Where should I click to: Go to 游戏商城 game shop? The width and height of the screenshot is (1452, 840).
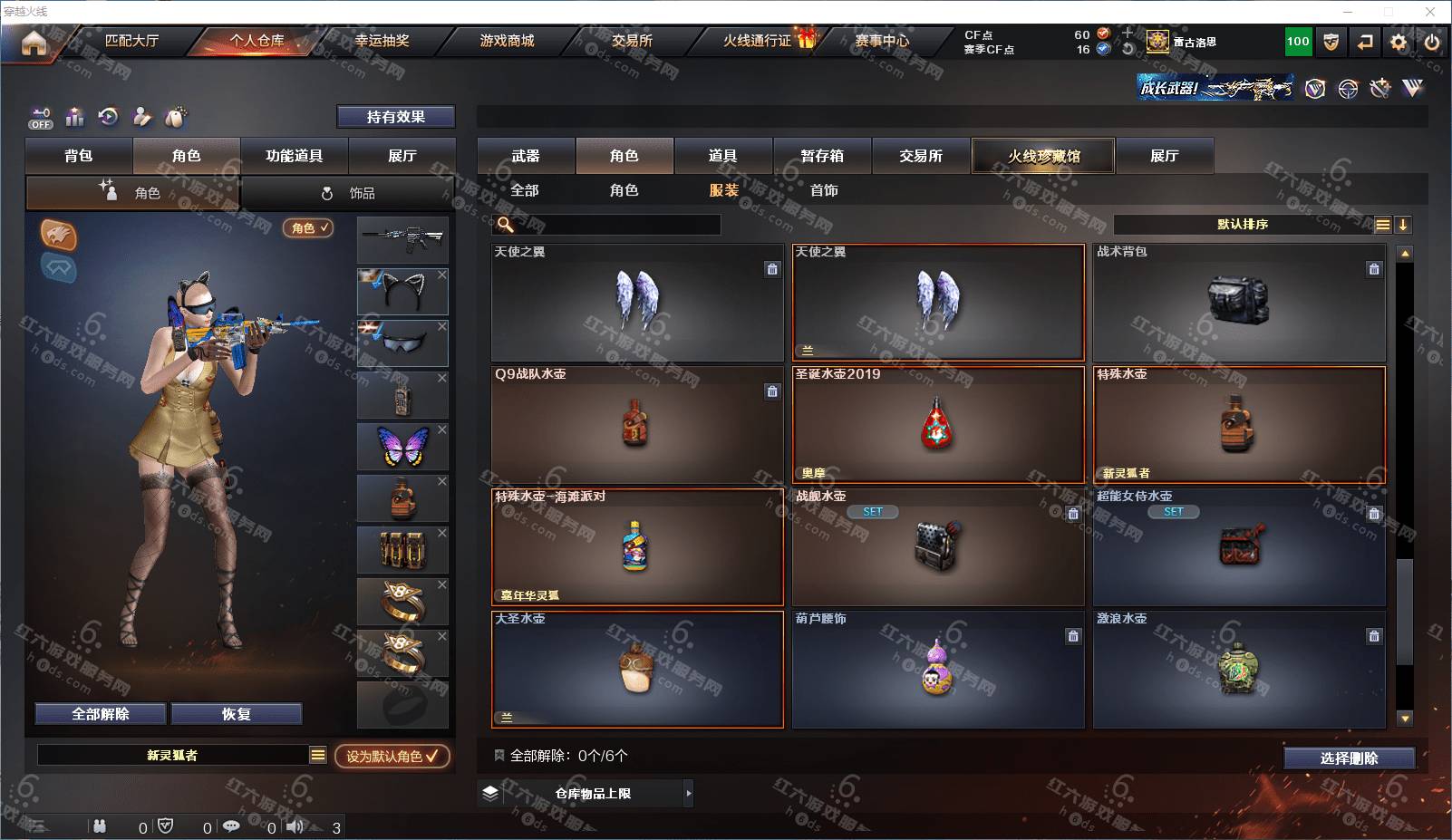pos(507,41)
